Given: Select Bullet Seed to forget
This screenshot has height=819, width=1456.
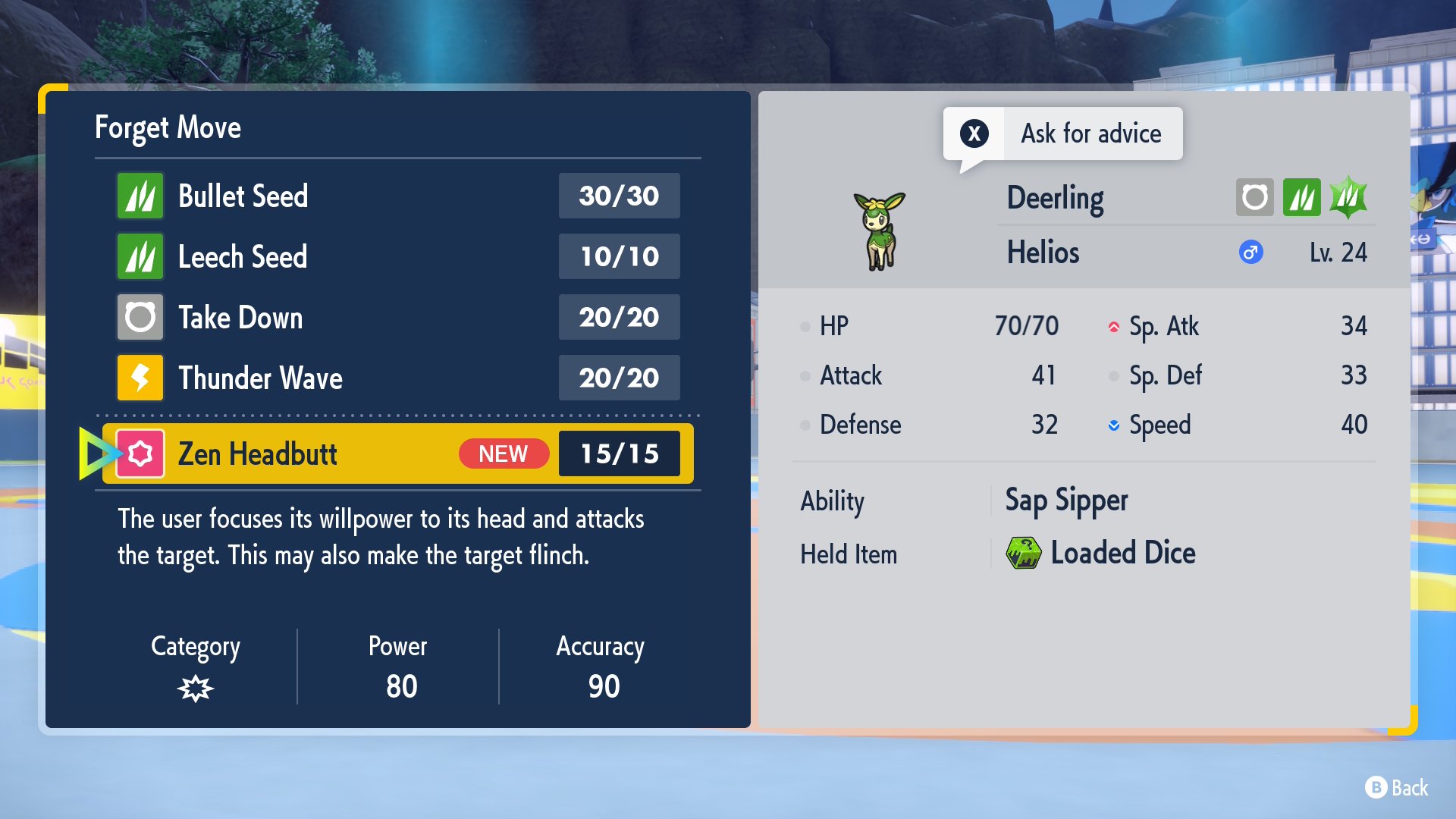Looking at the screenshot, I should pos(397,196).
